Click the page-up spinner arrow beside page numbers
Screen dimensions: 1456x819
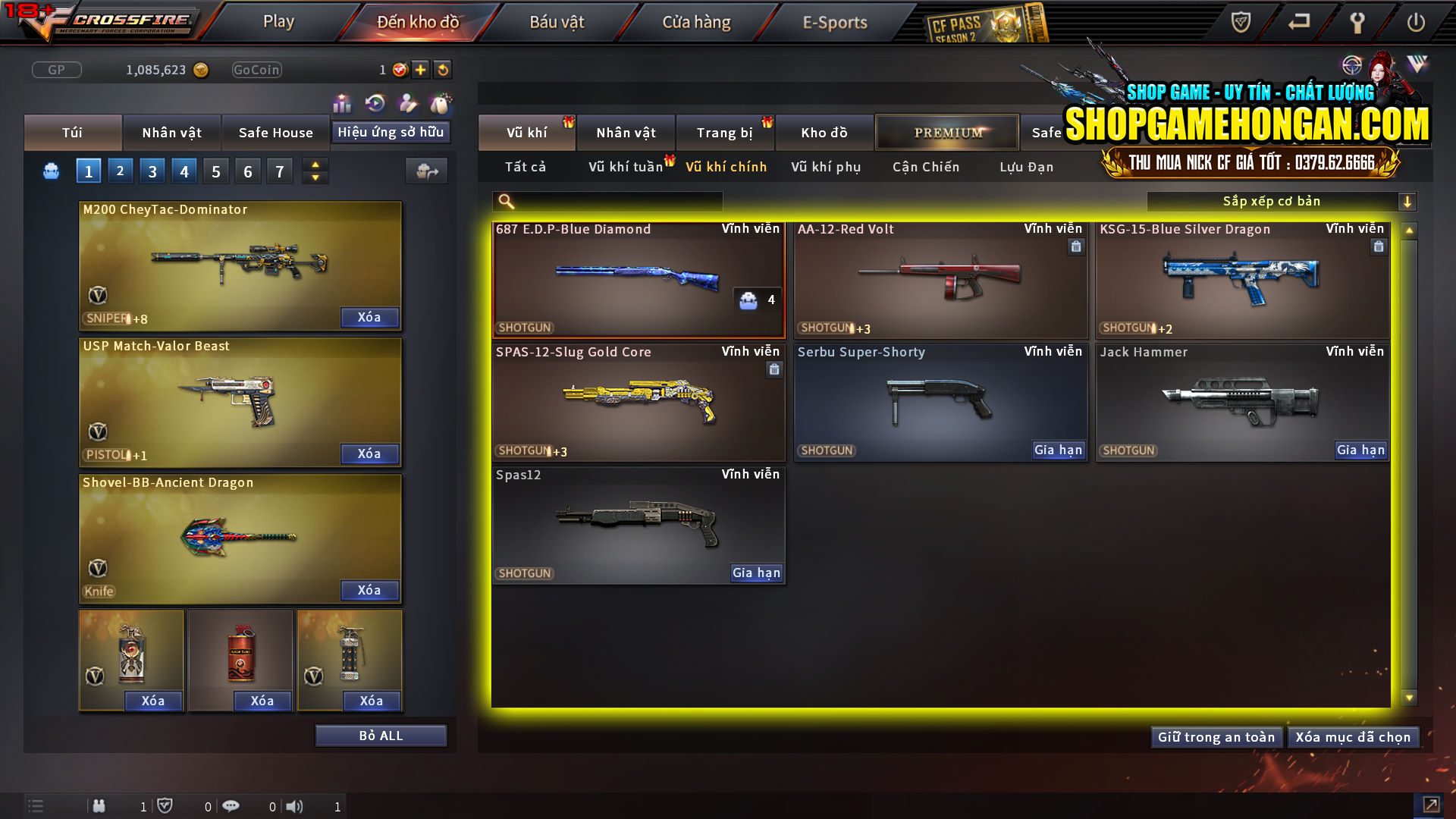pyautogui.click(x=315, y=164)
